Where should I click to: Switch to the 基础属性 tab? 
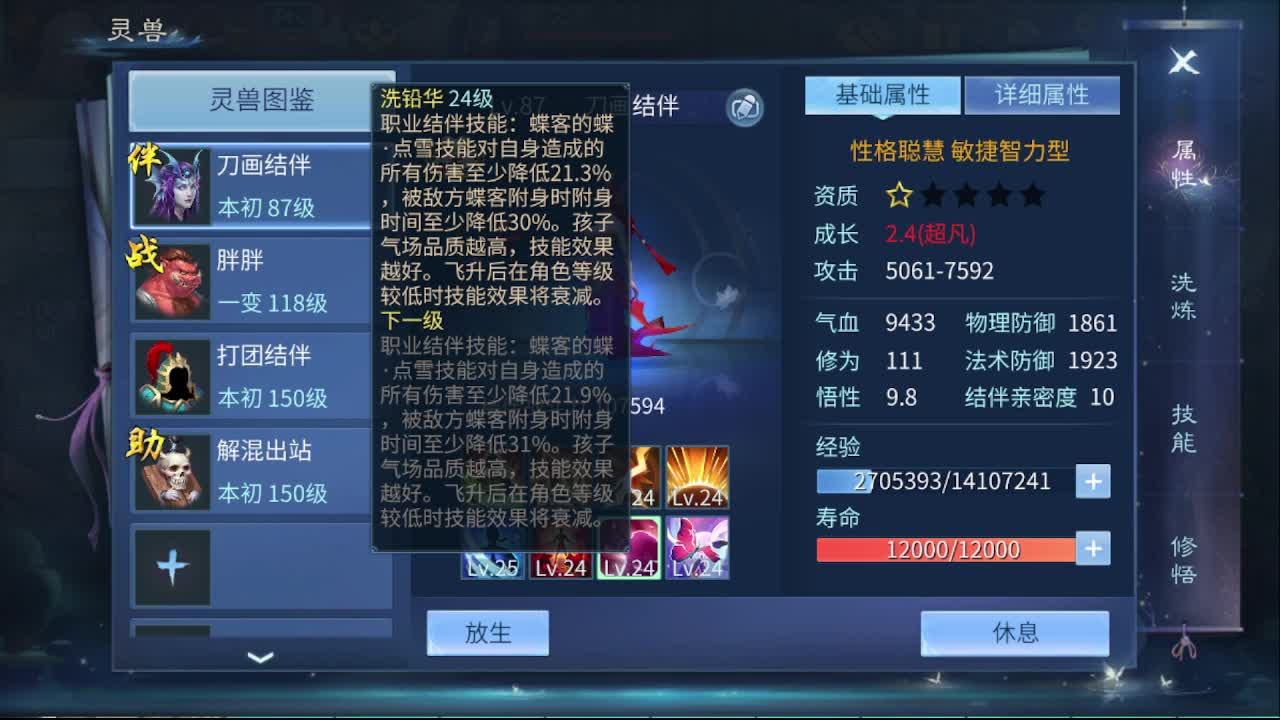(883, 95)
